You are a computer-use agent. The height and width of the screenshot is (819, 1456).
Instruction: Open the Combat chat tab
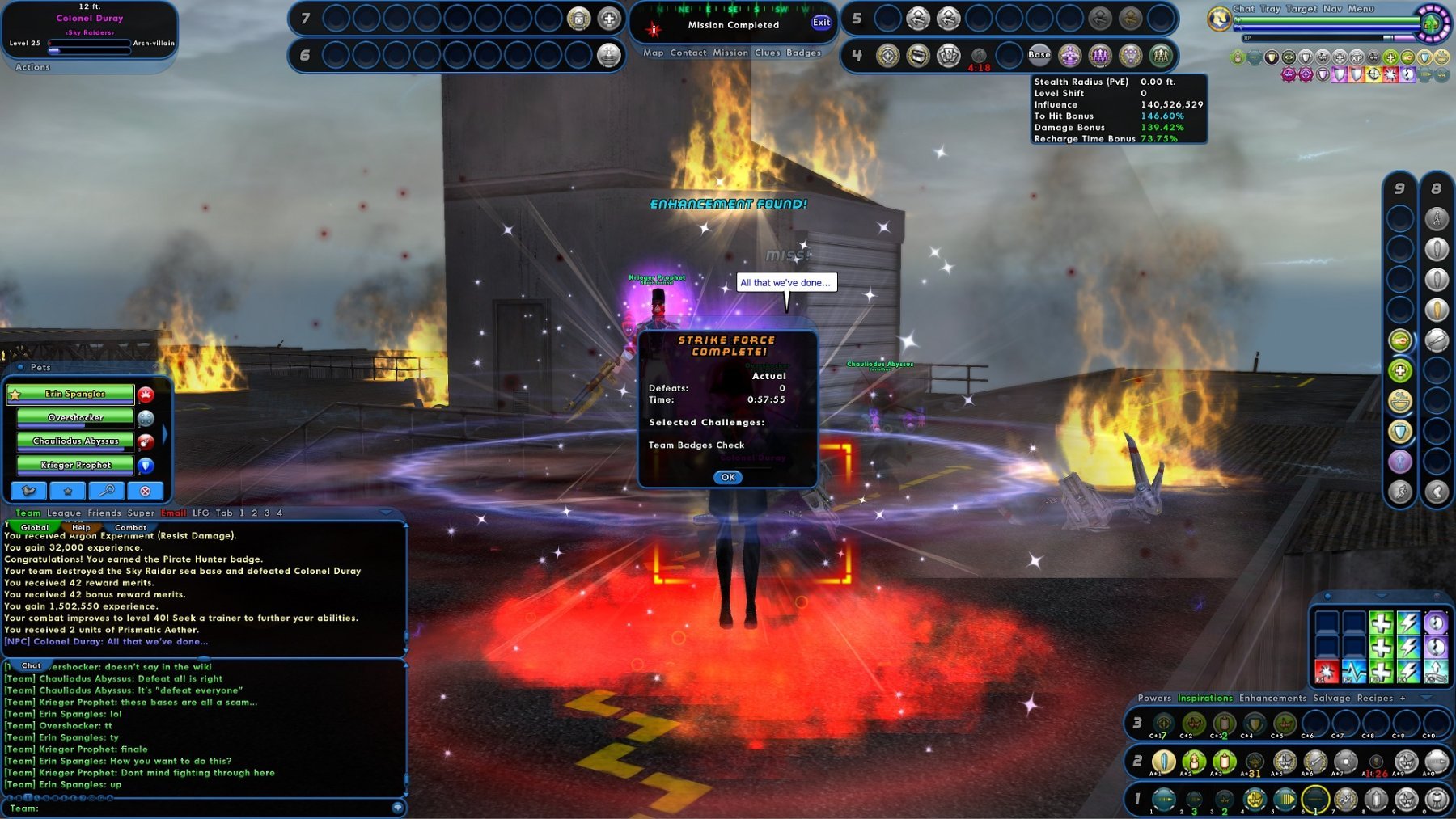[130, 528]
